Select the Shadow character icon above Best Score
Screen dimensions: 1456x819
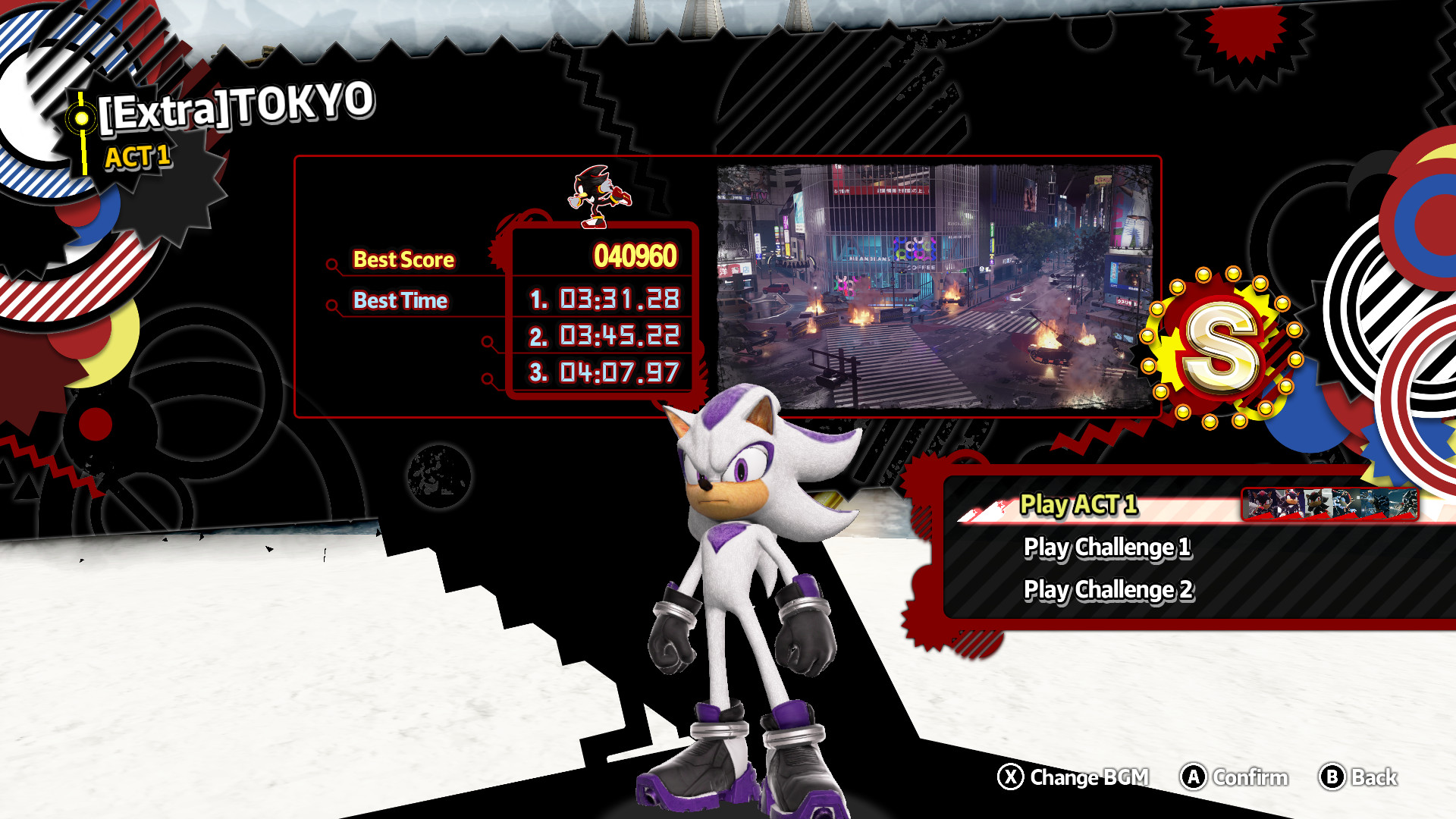[599, 197]
